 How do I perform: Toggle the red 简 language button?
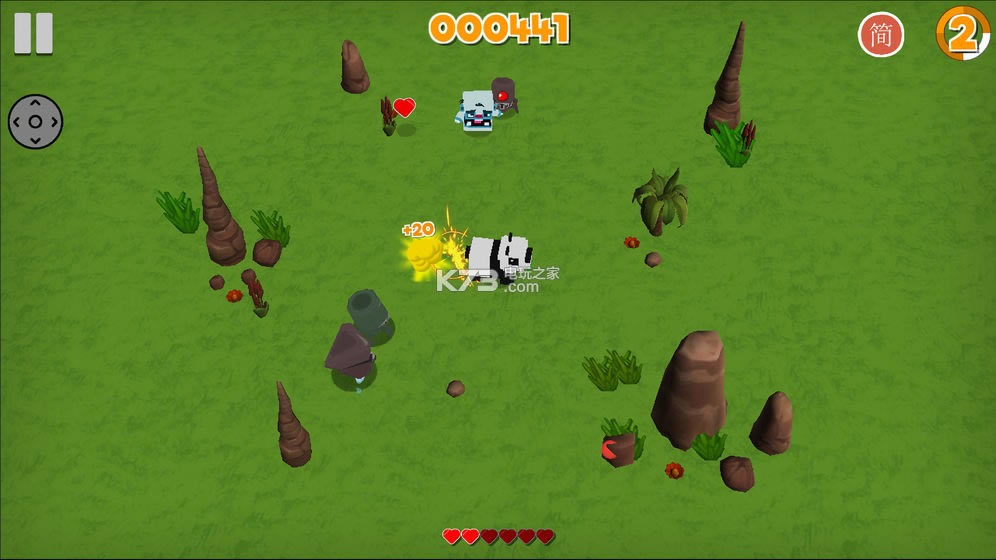click(880, 36)
